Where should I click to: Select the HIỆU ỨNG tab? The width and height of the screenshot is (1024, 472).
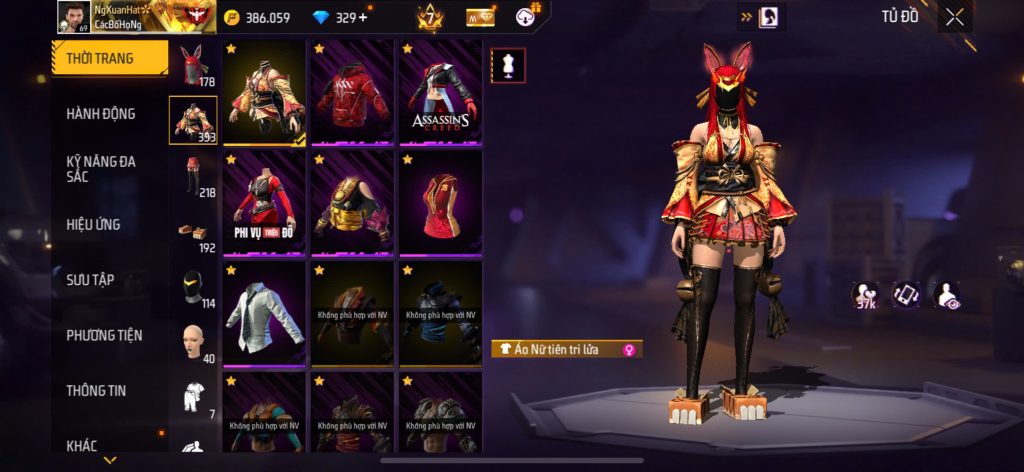[x=93, y=224]
